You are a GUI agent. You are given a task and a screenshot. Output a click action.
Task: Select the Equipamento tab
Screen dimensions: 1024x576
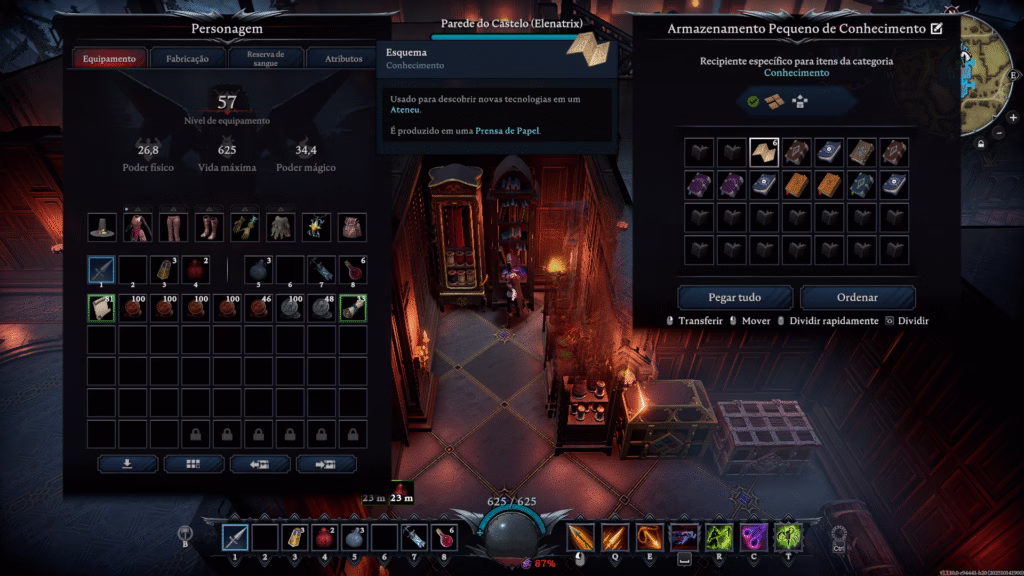[x=109, y=59]
